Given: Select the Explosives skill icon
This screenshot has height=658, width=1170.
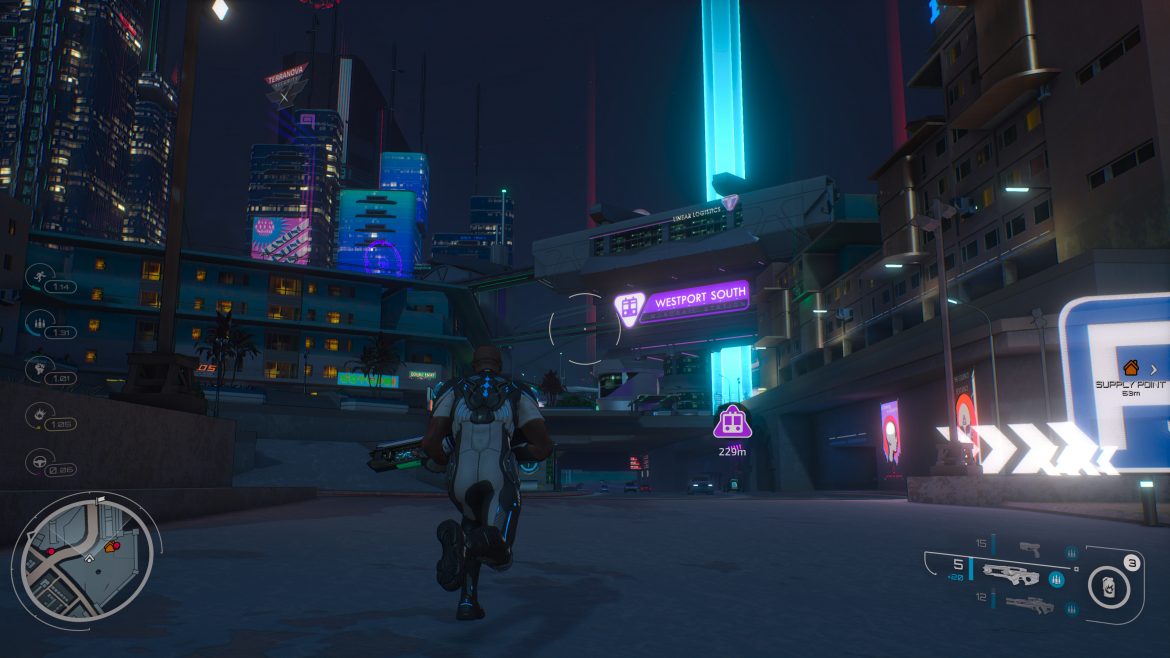Looking at the screenshot, I should (40, 413).
